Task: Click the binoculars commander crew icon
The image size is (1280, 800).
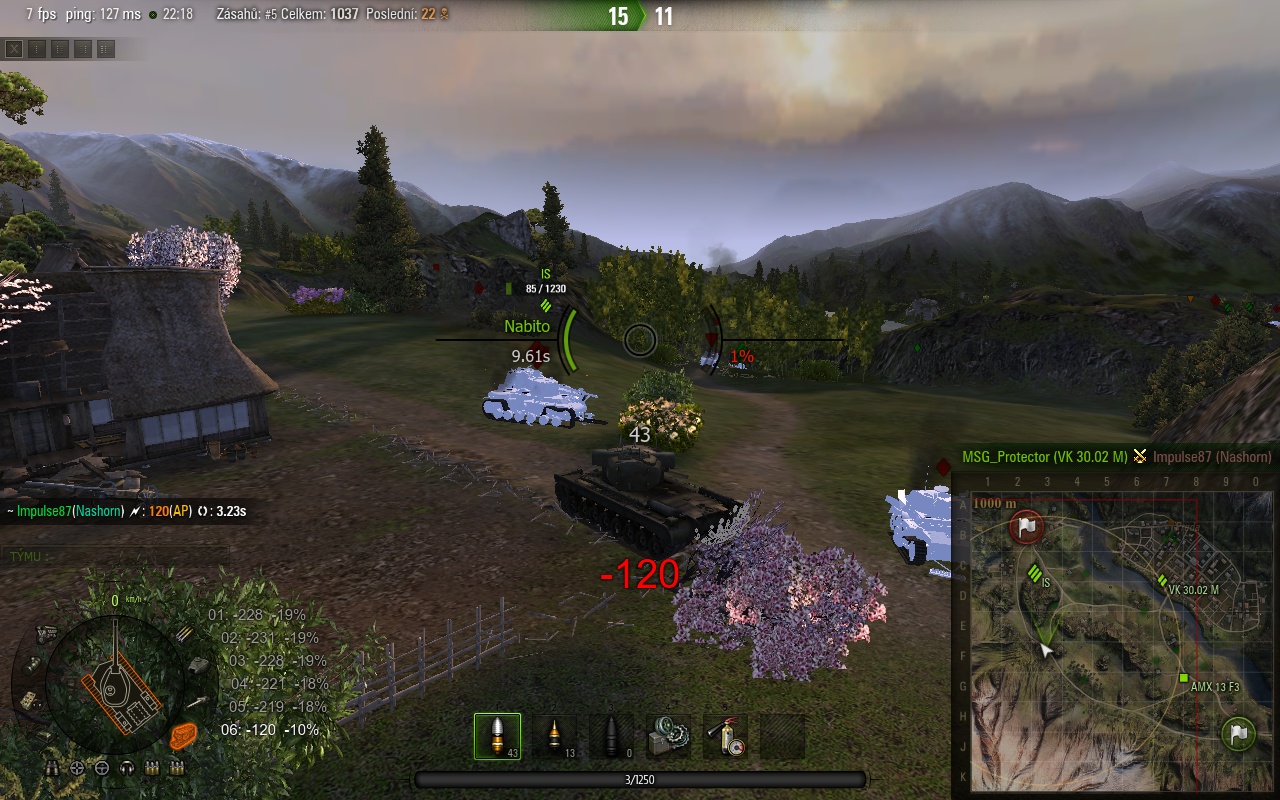Action: tap(52, 768)
